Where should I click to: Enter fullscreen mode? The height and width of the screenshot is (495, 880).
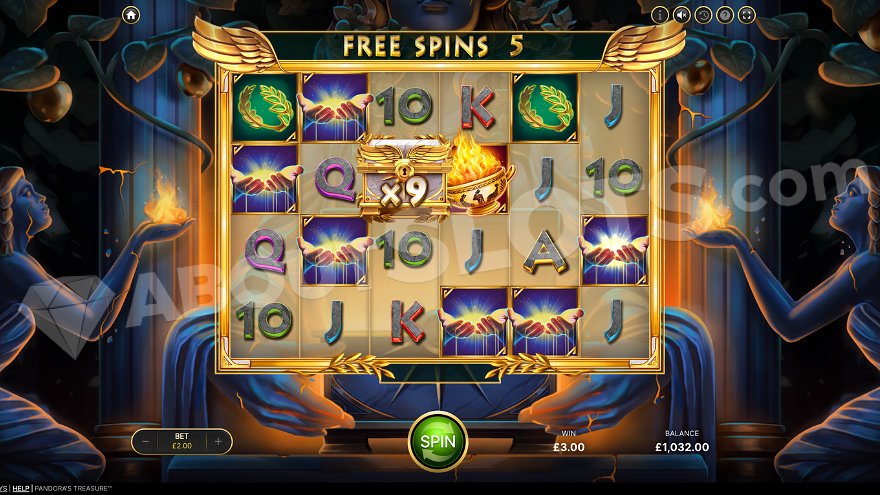(x=745, y=15)
